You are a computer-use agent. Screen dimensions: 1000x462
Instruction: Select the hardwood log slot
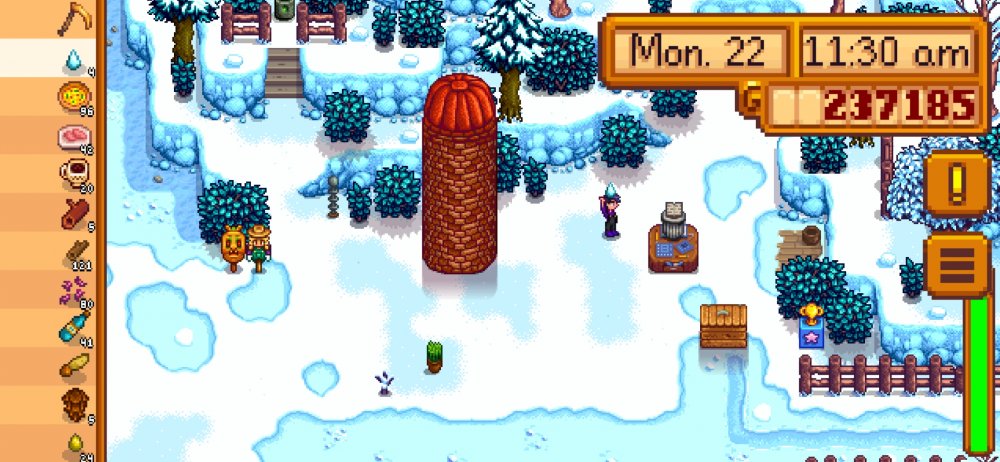74,213
